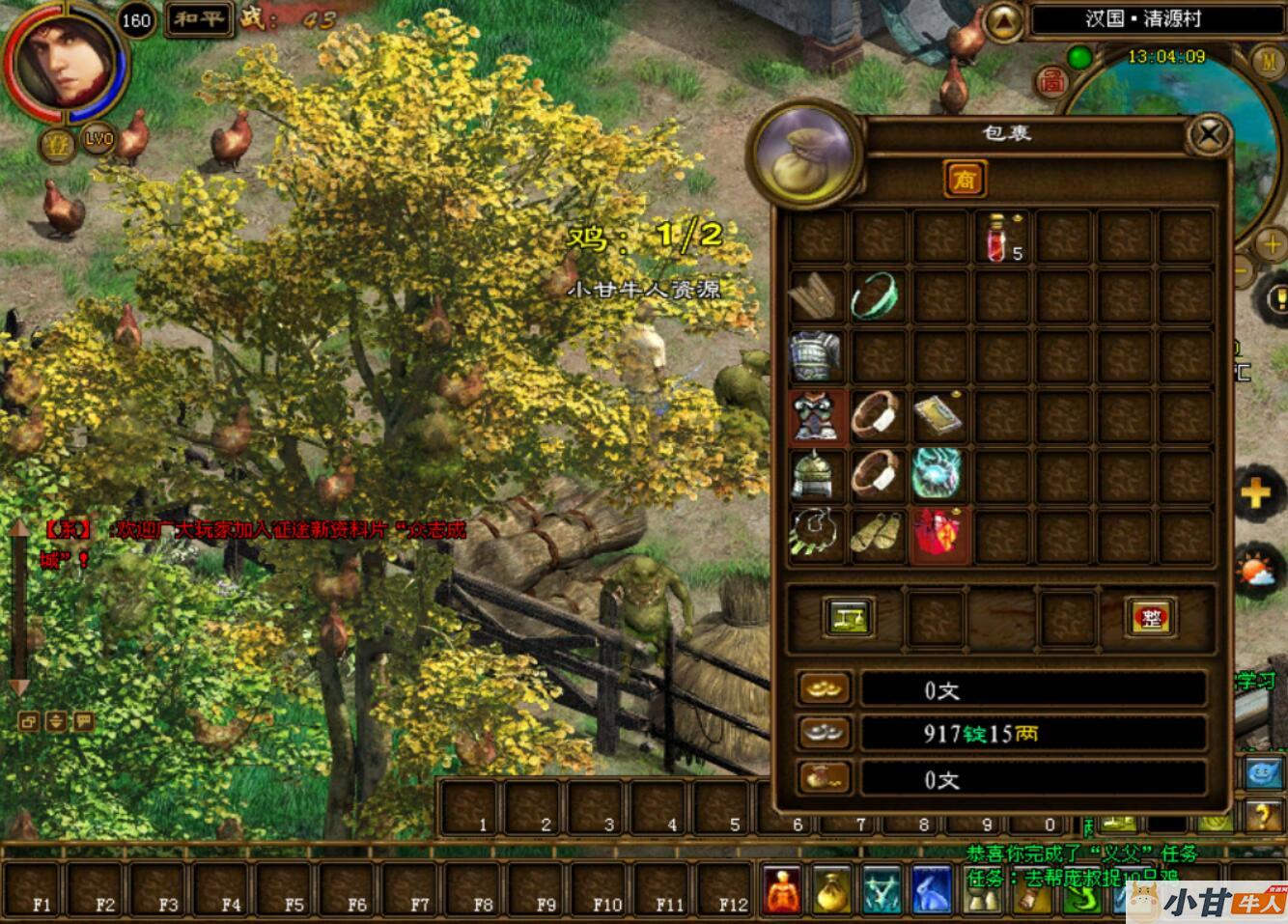Screen dimensions: 1288x924
Task: Choose the yellow book item
Action: (x=937, y=416)
